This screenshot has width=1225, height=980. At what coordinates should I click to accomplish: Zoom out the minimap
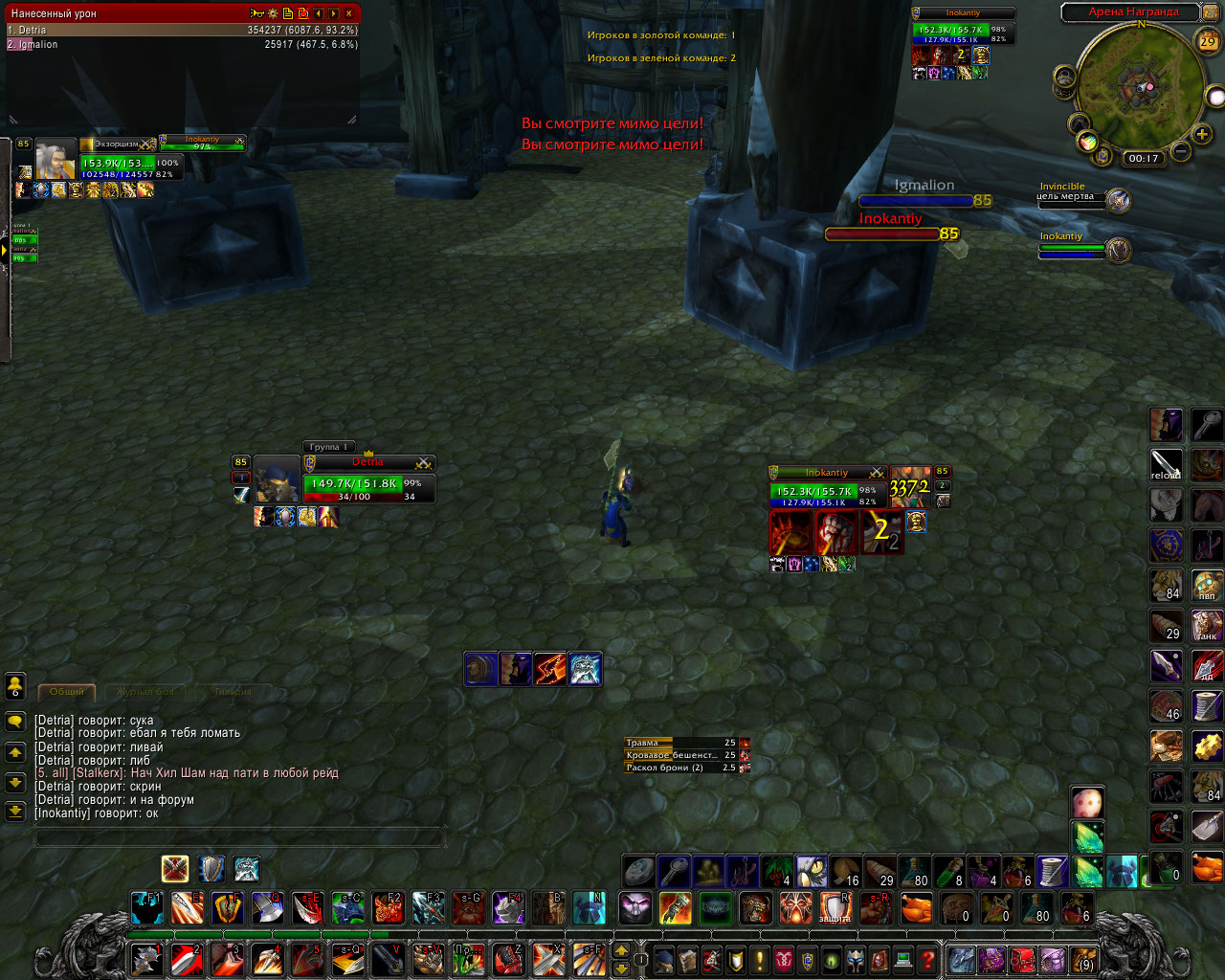1181,151
